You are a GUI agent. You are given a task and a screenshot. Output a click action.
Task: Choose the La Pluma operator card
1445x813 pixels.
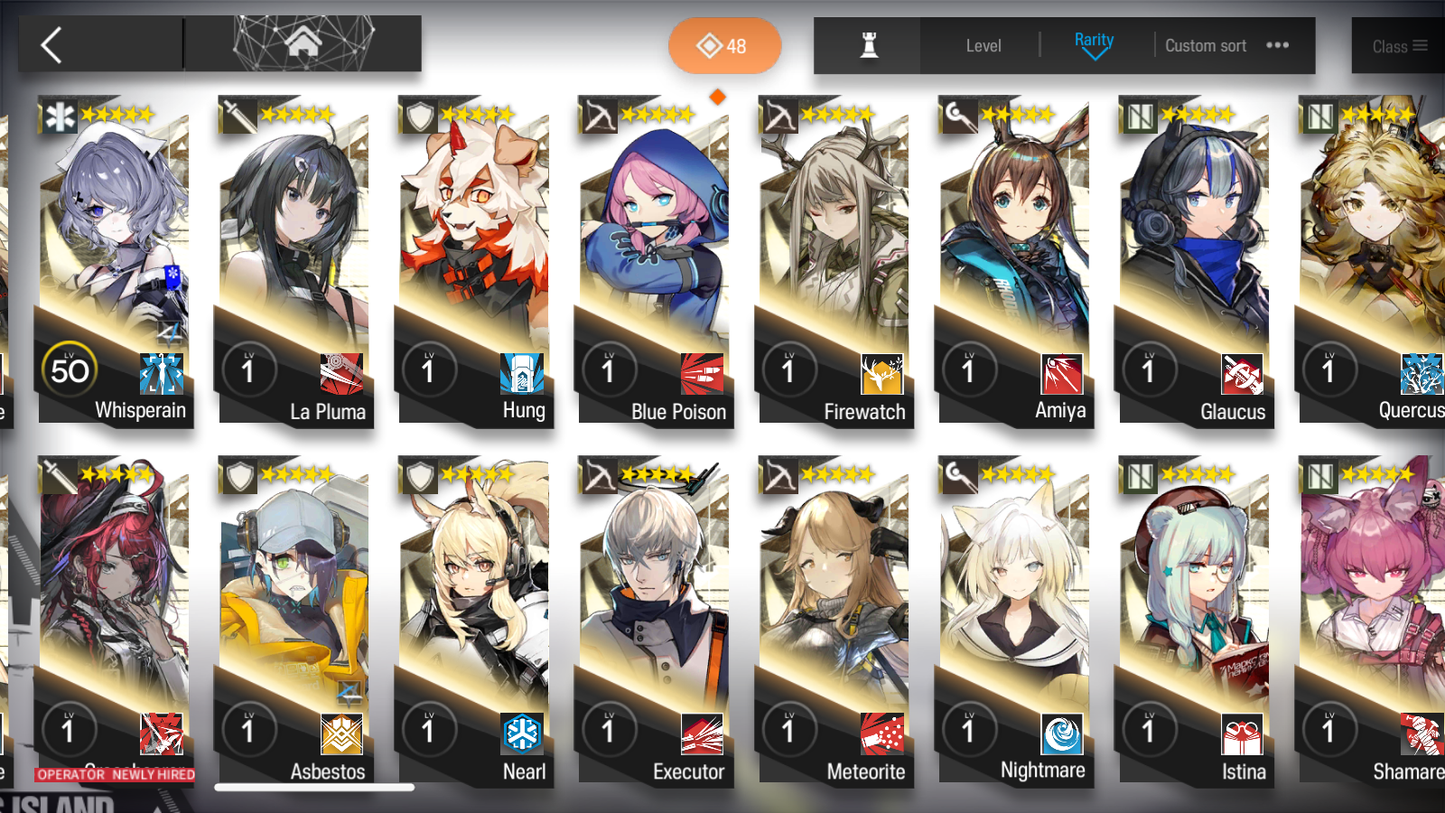(x=294, y=260)
